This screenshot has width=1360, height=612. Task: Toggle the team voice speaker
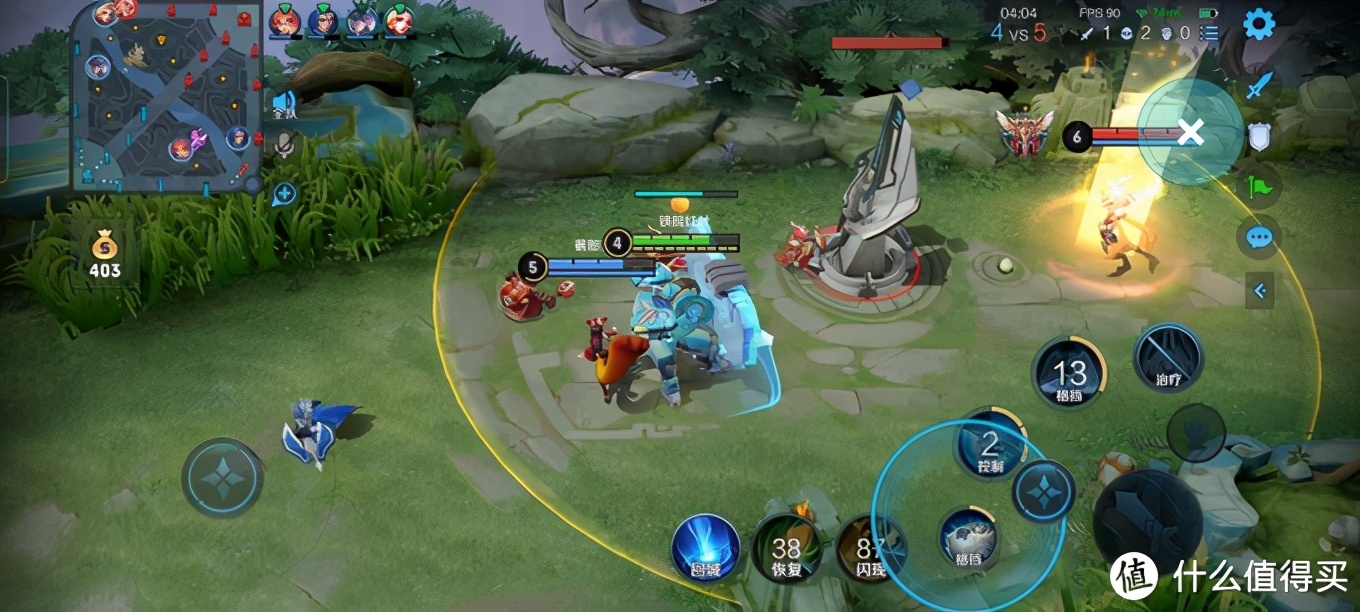284,103
